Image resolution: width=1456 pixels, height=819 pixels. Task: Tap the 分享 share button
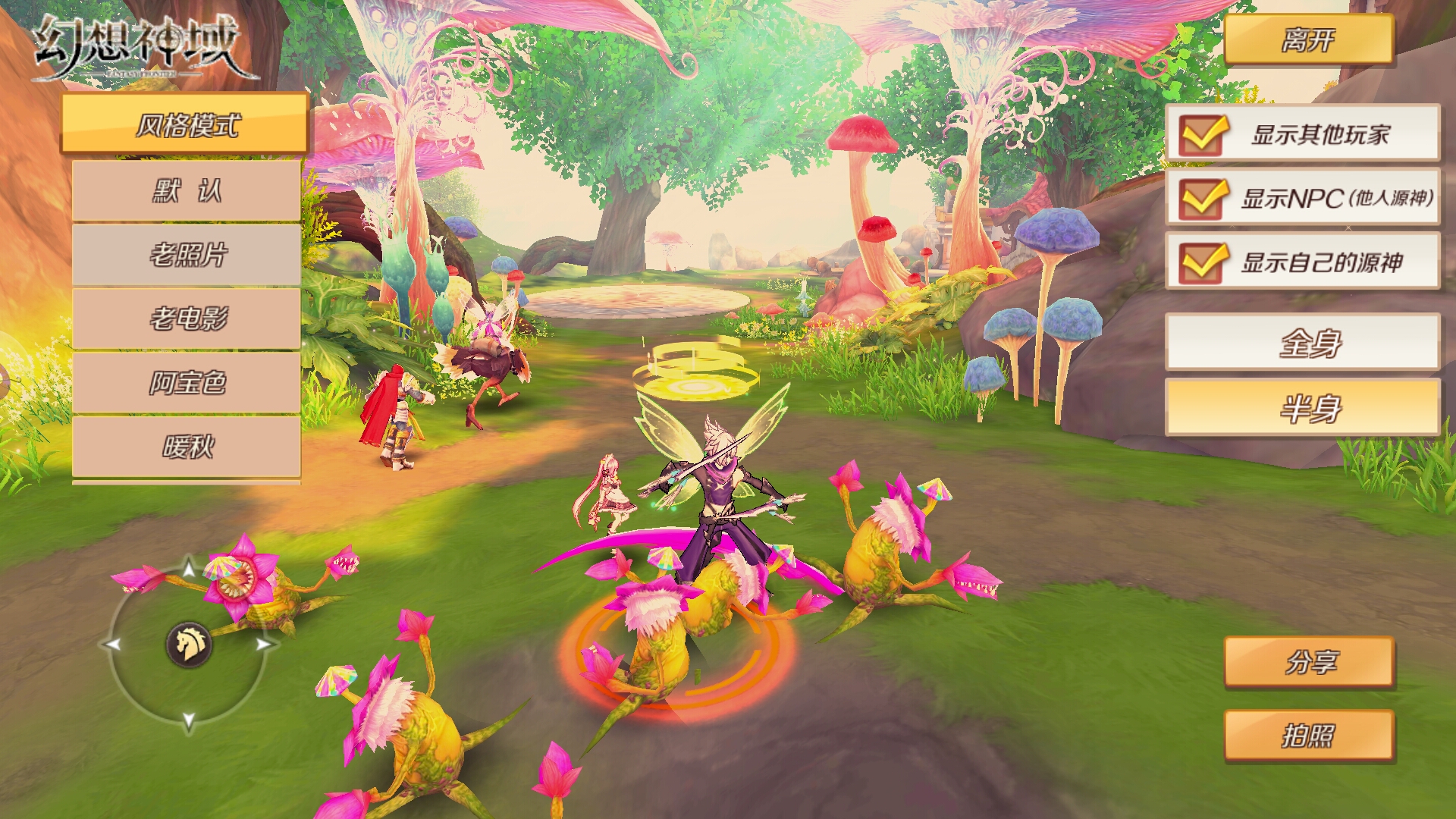[1309, 662]
